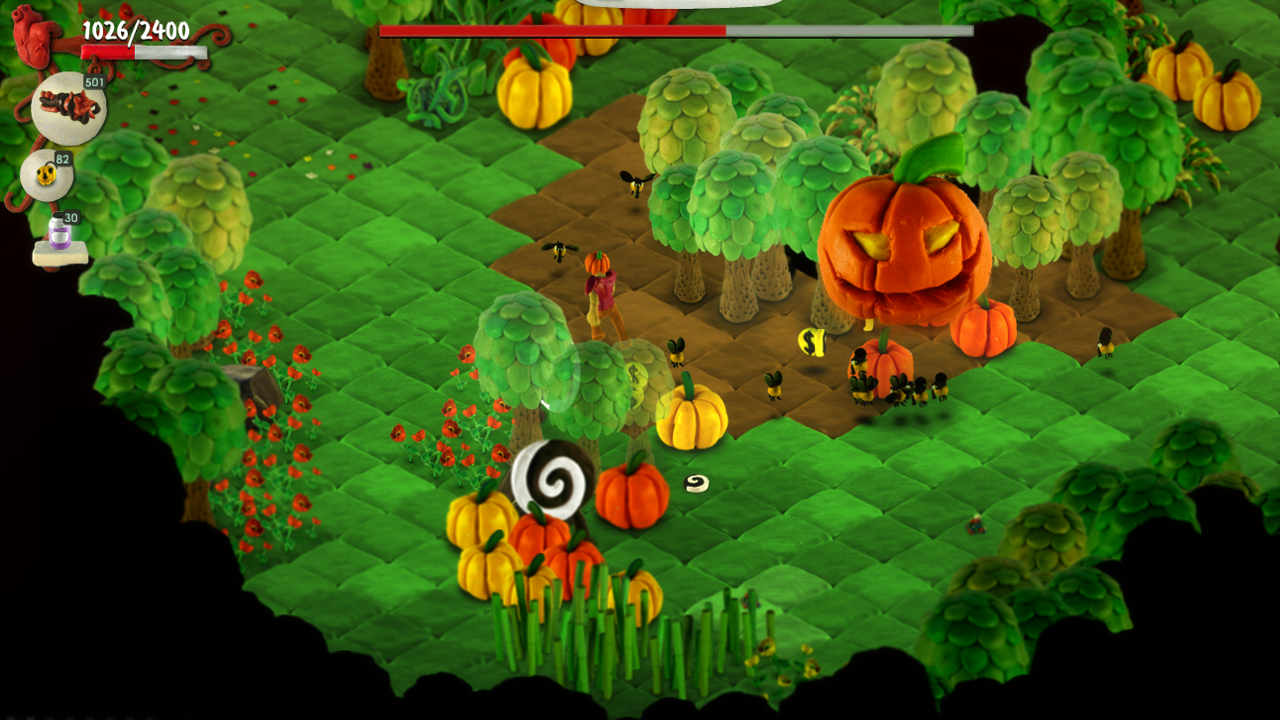Select the red gun weapon slot

click(x=68, y=108)
